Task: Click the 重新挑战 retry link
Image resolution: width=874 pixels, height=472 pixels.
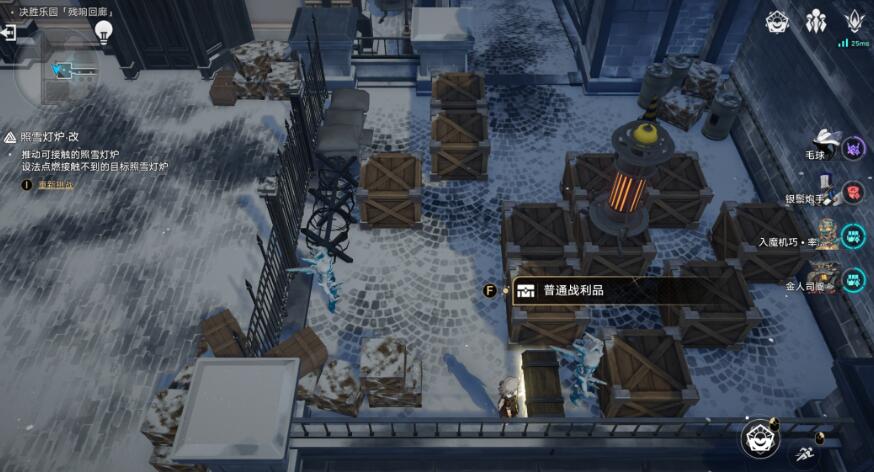Action: [x=51, y=185]
